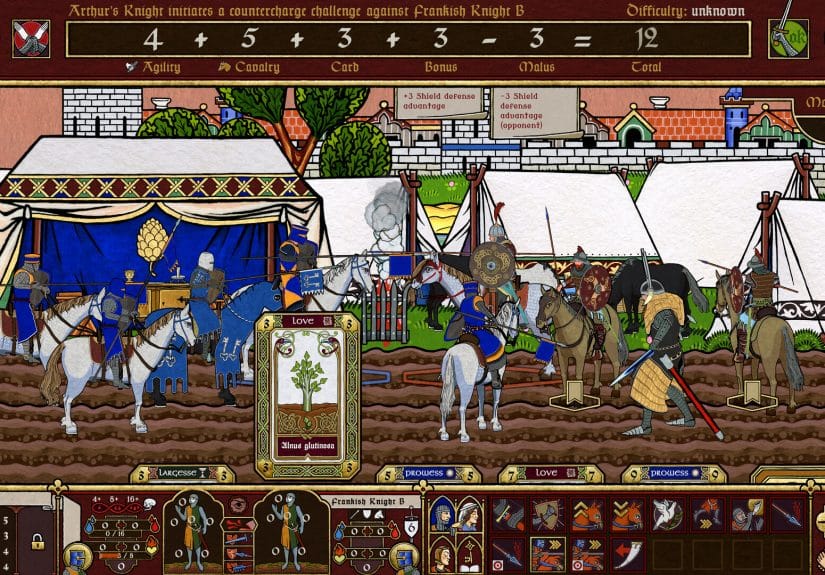Select the Love card with the alder tree
This screenshot has height=575, width=825.
[307, 396]
